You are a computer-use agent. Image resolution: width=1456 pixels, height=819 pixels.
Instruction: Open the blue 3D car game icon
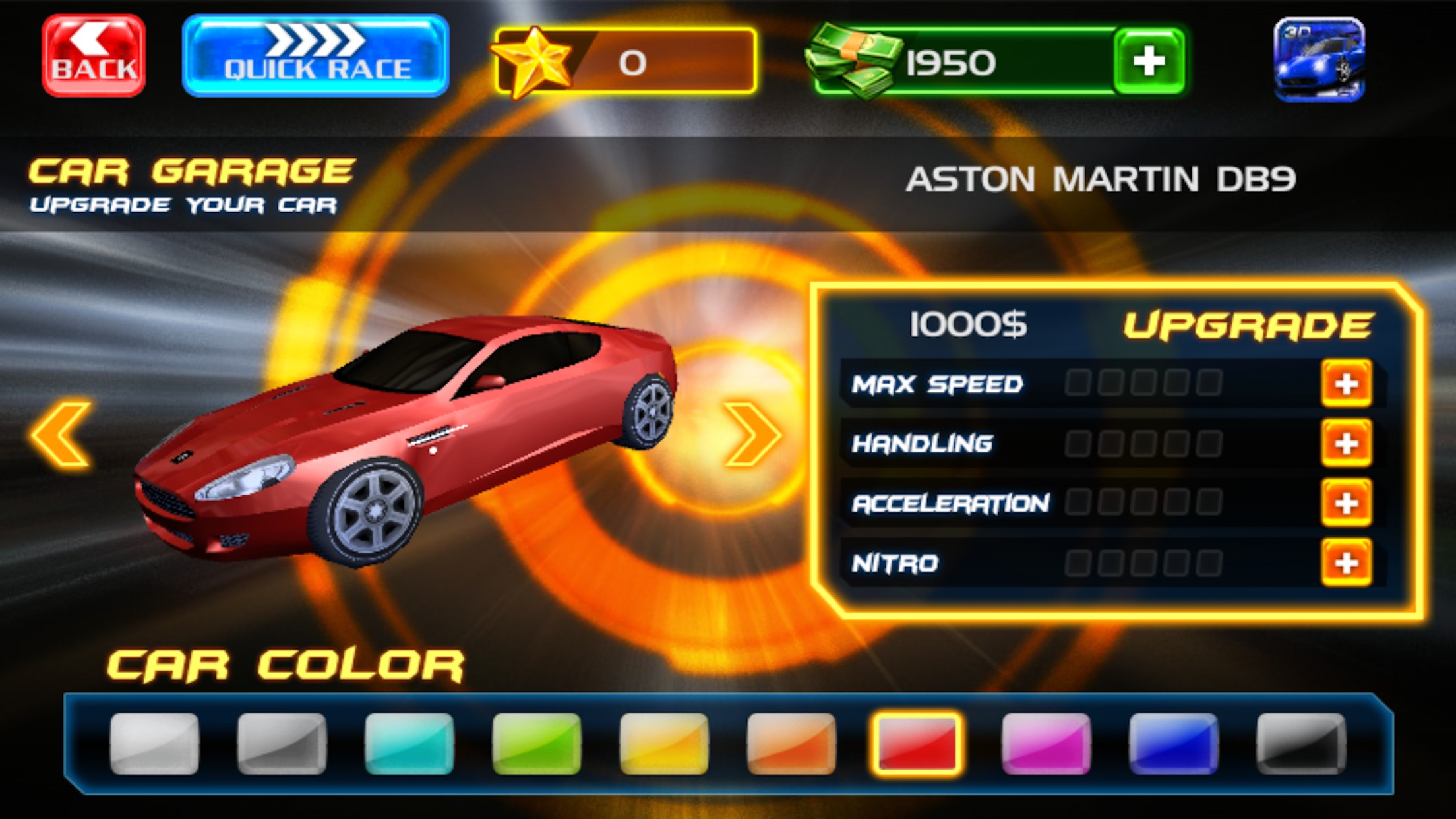pos(1319,59)
